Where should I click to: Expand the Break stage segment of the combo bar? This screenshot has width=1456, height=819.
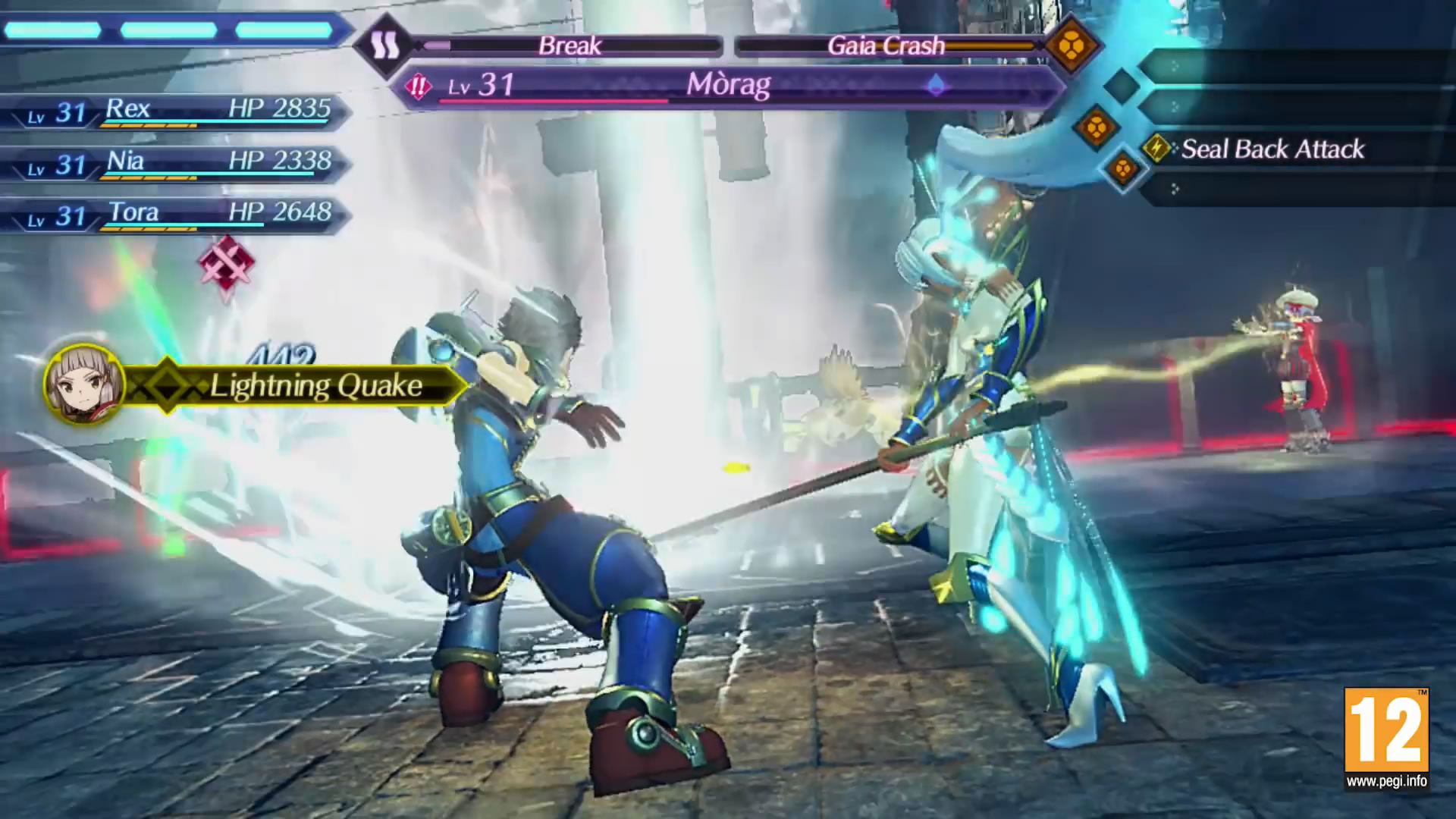[569, 45]
